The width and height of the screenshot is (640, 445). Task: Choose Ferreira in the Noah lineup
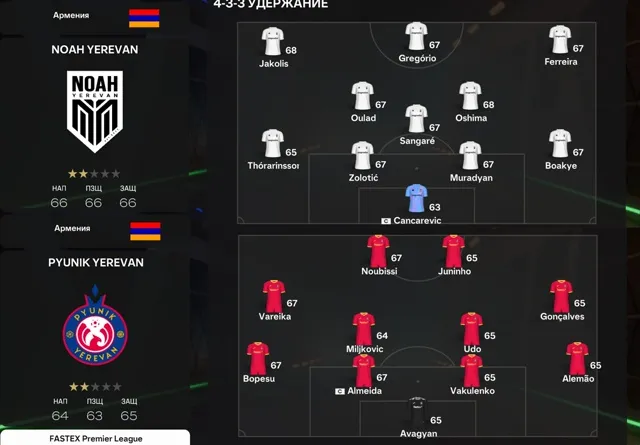(x=559, y=40)
